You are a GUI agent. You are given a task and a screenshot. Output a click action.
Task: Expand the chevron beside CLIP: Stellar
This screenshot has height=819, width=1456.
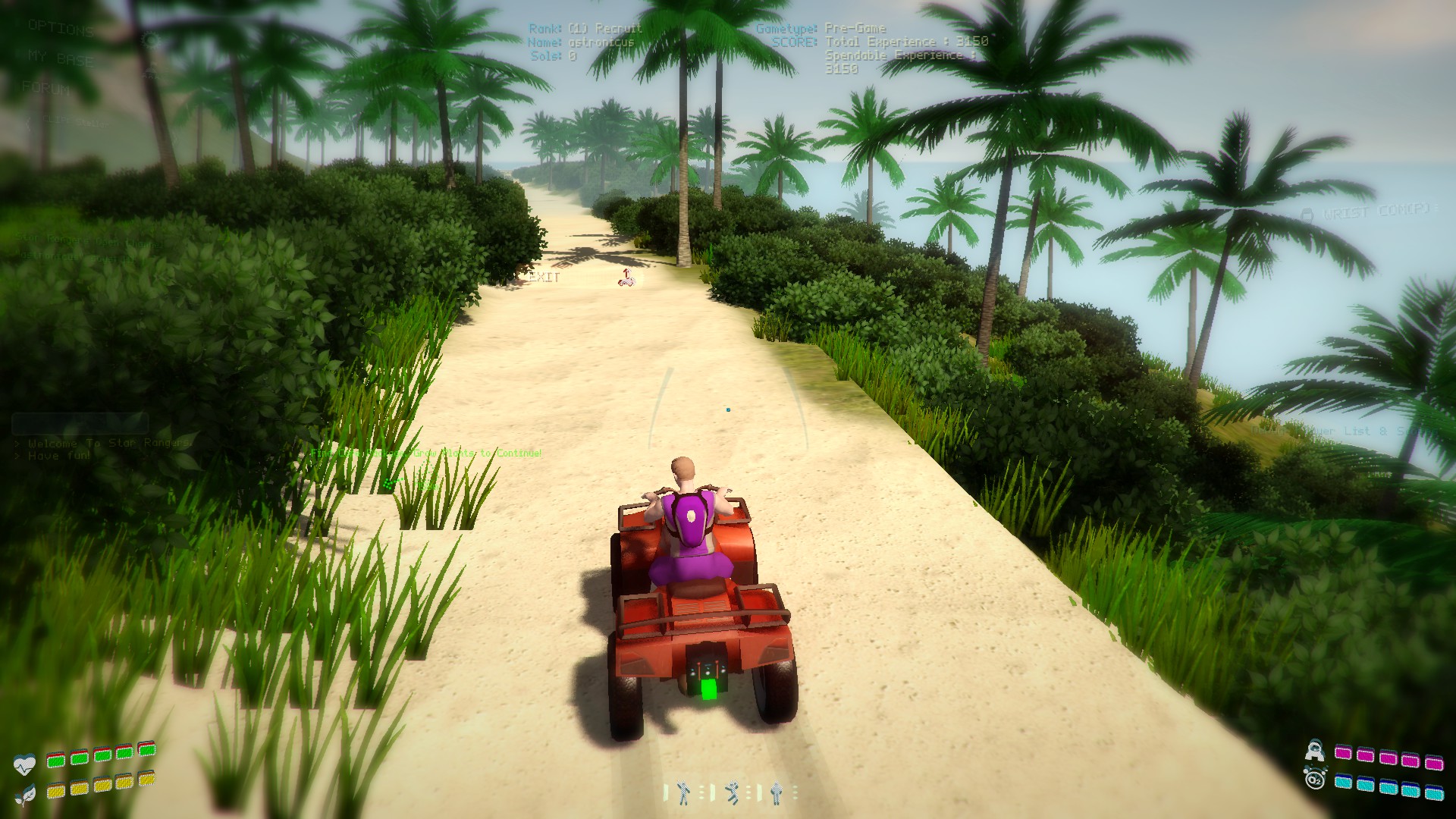click(29, 121)
